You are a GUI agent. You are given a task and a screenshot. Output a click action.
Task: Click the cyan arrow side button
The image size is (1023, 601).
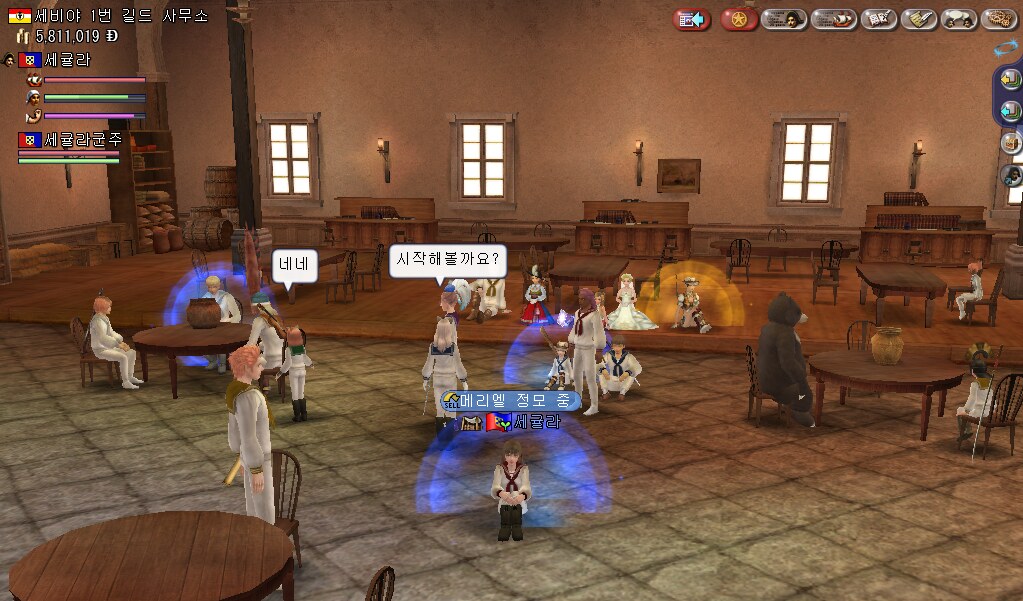[x=1011, y=110]
